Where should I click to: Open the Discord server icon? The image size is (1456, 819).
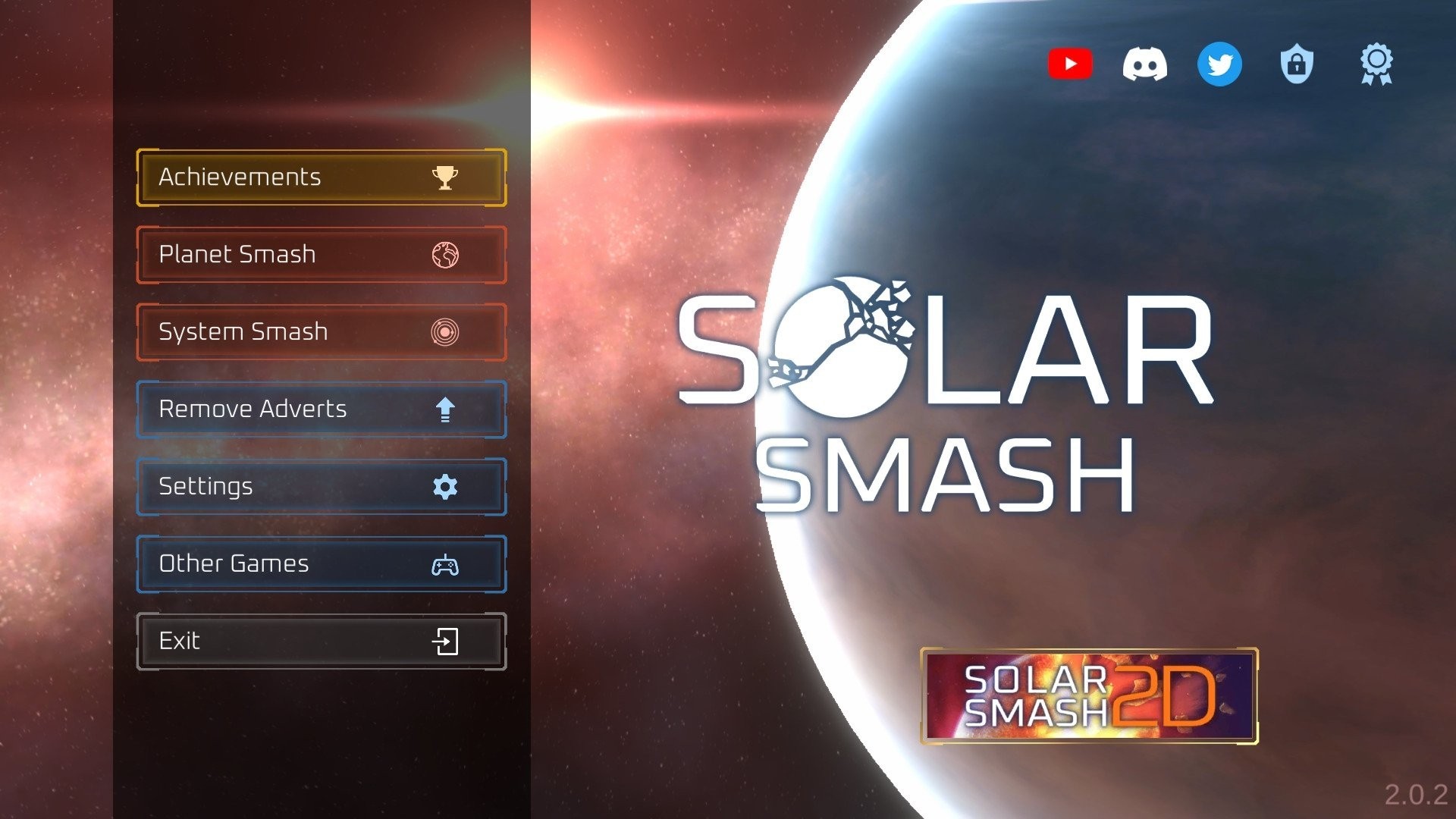click(x=1145, y=64)
